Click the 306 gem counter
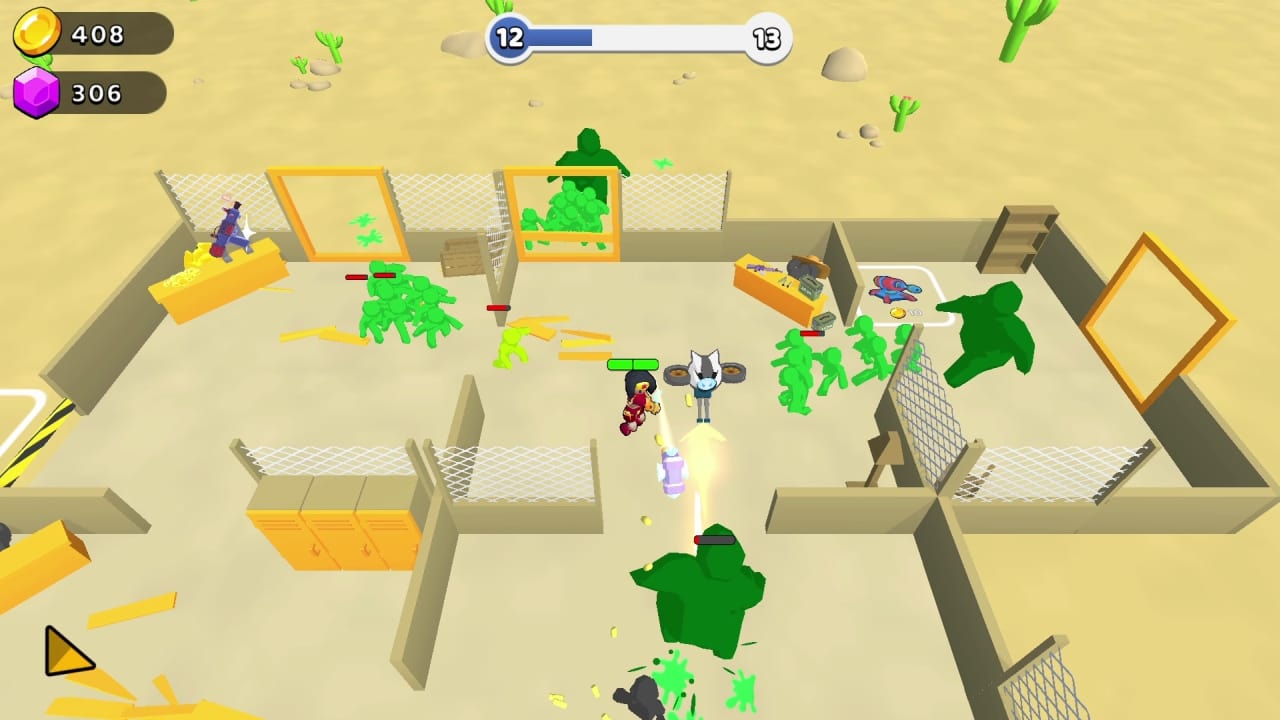The image size is (1280, 720). click(97, 93)
